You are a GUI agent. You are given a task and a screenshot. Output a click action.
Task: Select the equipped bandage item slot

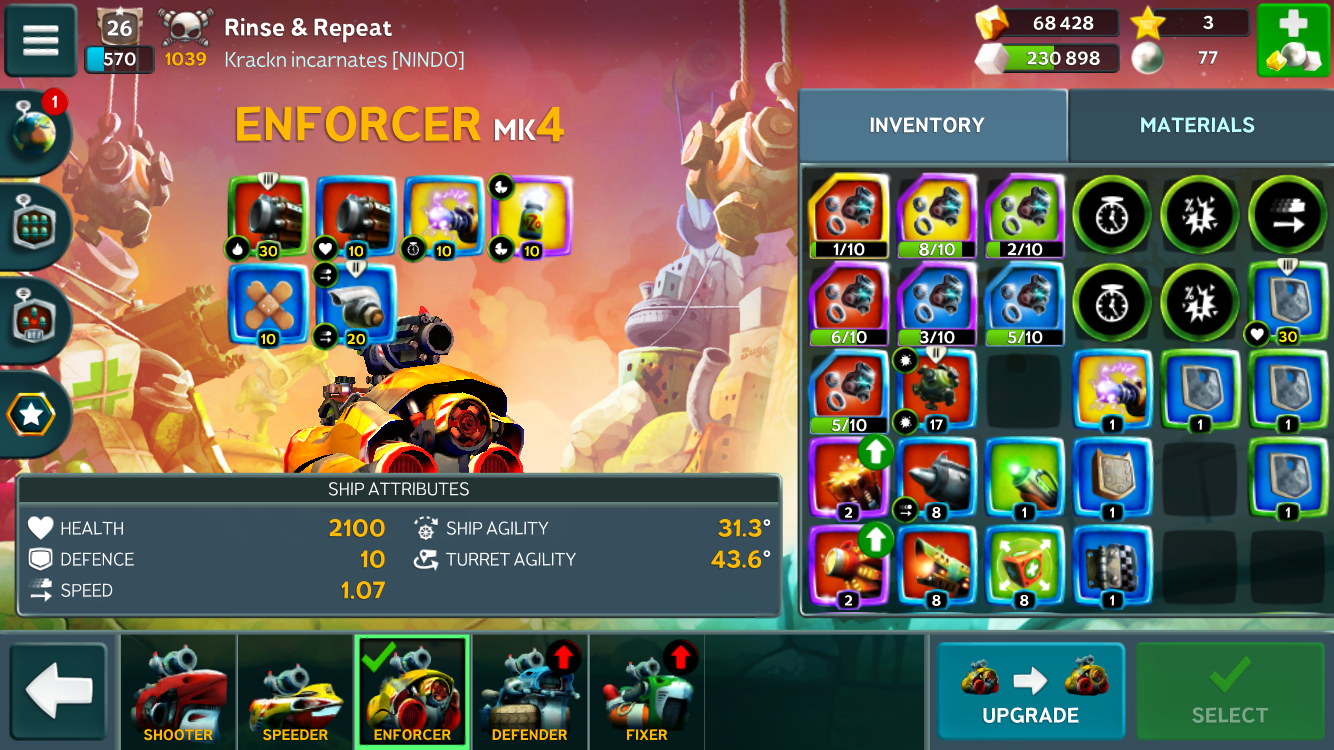pyautogui.click(x=267, y=304)
